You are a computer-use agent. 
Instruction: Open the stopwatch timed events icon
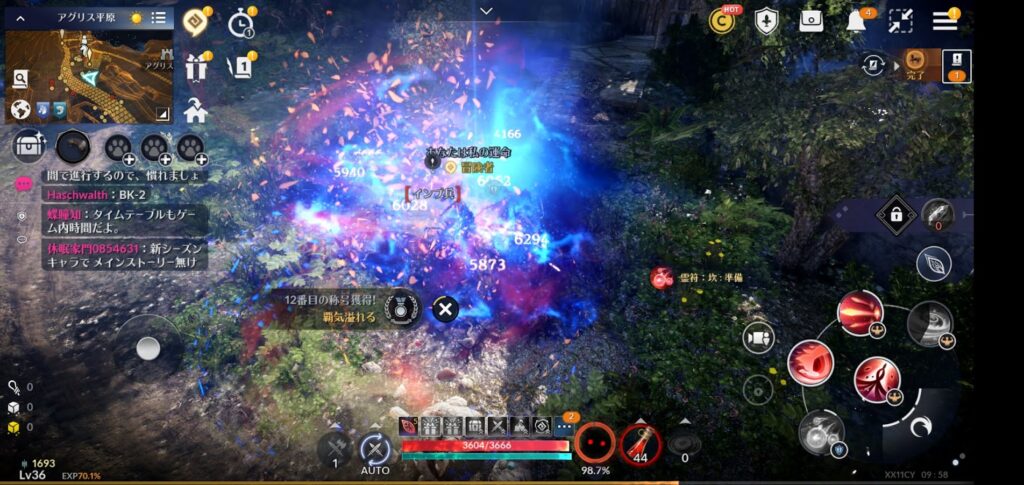pos(241,21)
